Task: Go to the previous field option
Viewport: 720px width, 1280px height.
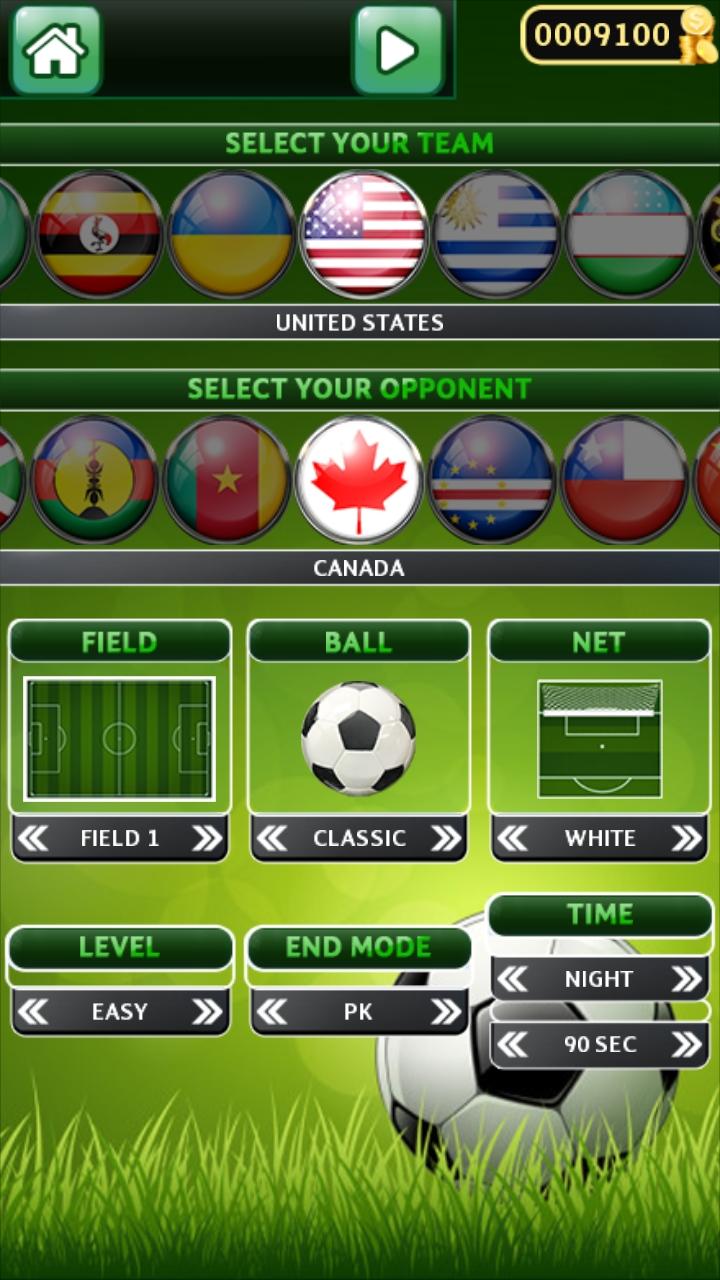Action: tap(33, 839)
